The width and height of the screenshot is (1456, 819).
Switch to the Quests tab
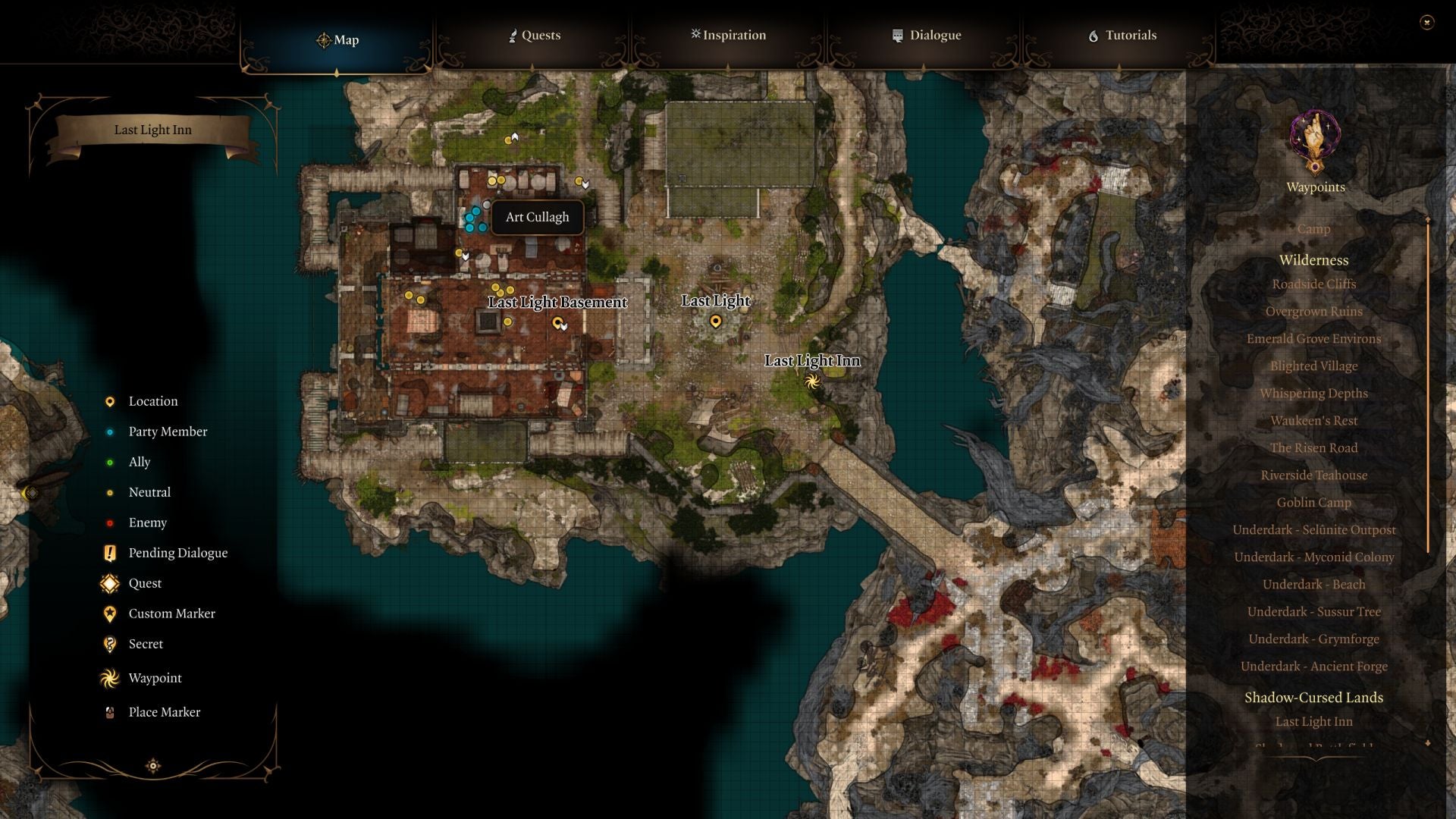(537, 35)
